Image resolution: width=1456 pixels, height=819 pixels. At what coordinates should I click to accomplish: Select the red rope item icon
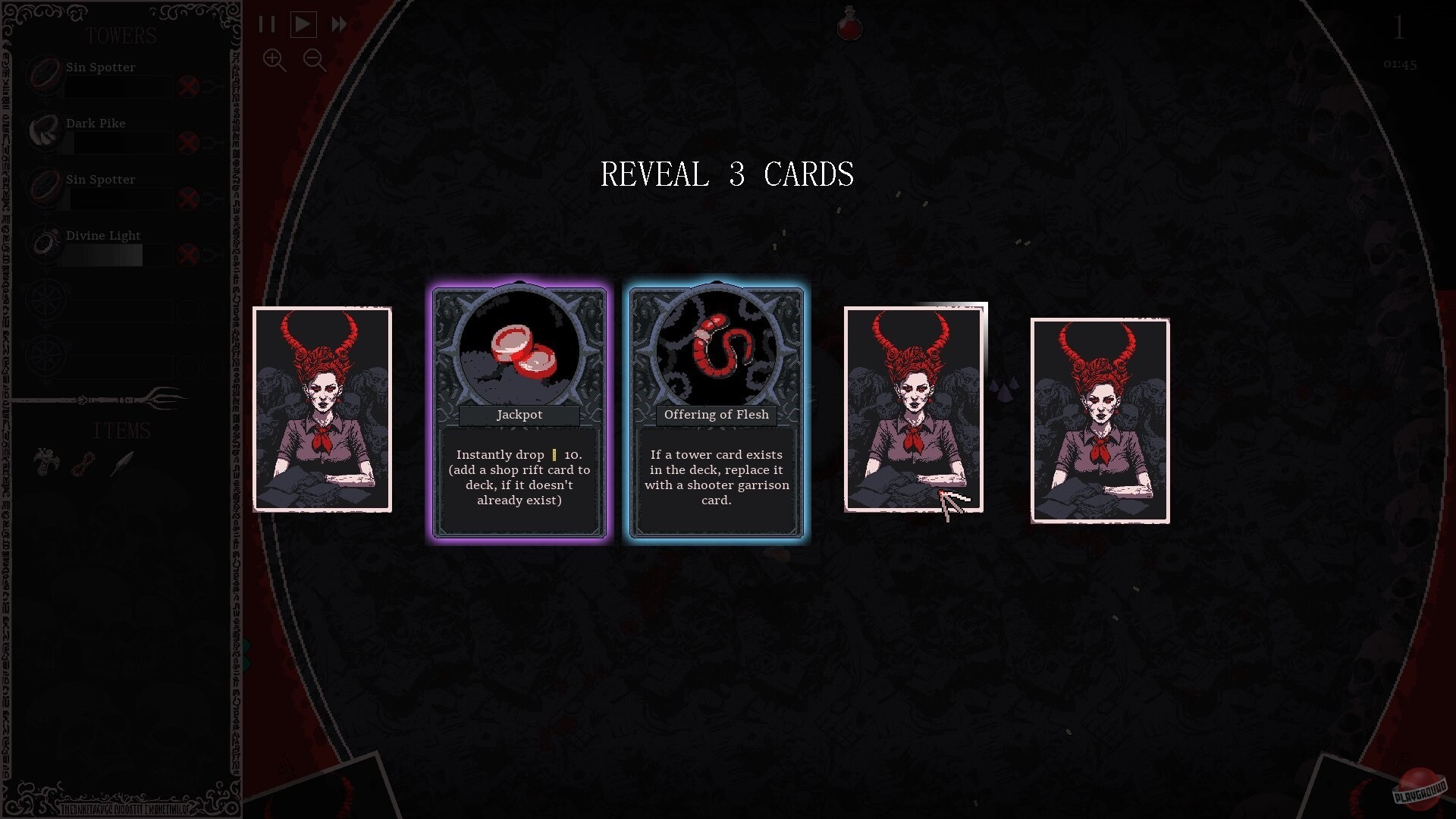81,463
